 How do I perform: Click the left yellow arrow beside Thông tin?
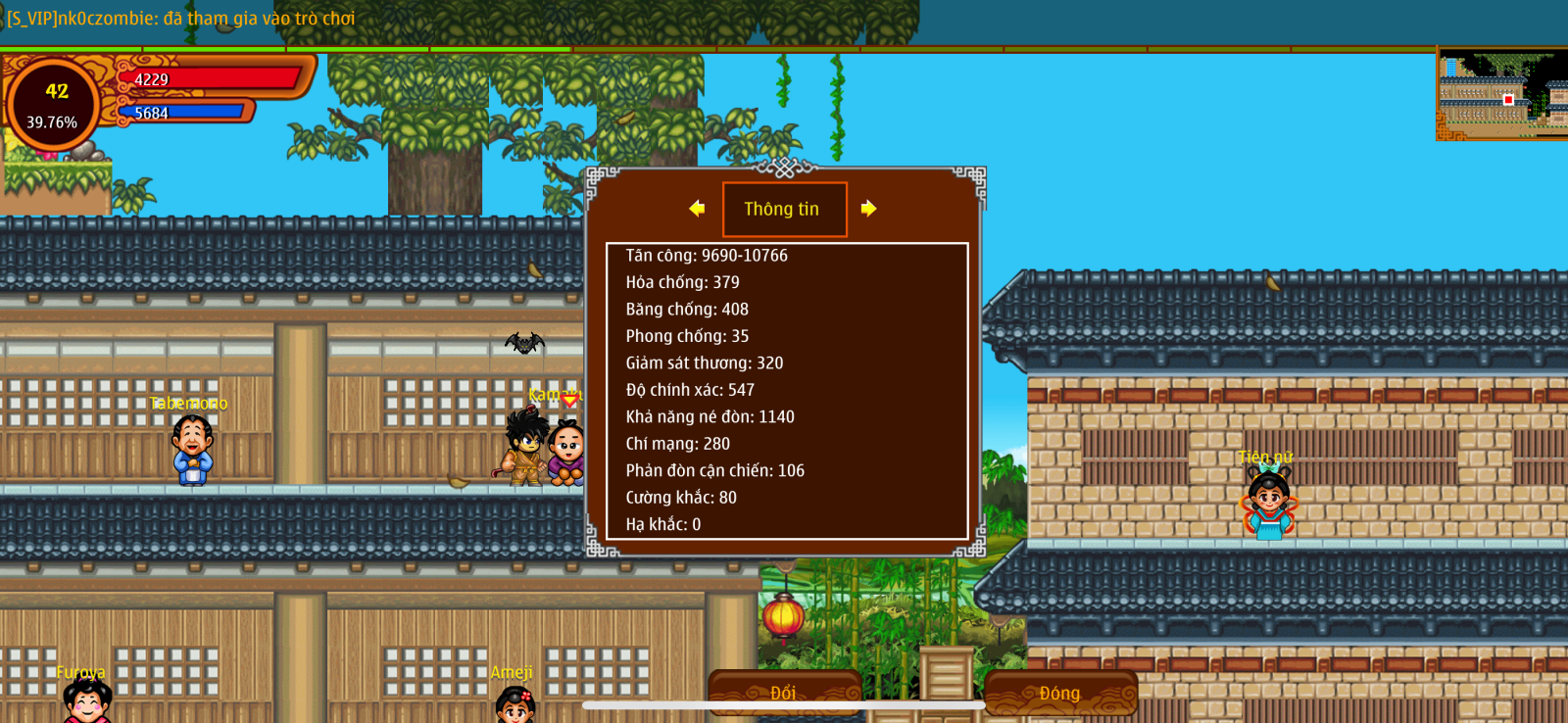697,209
